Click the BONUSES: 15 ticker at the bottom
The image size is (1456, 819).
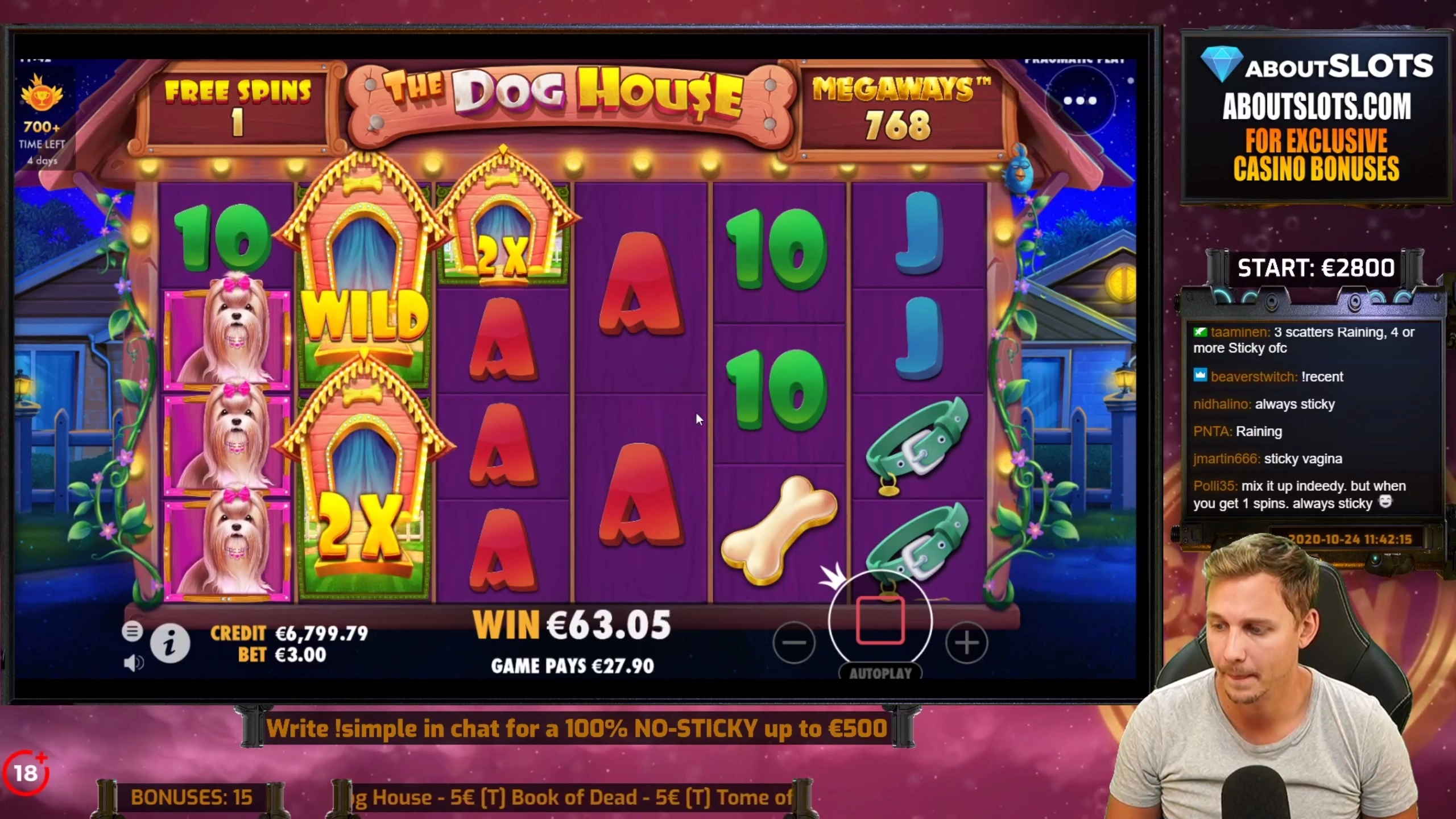coord(191,797)
